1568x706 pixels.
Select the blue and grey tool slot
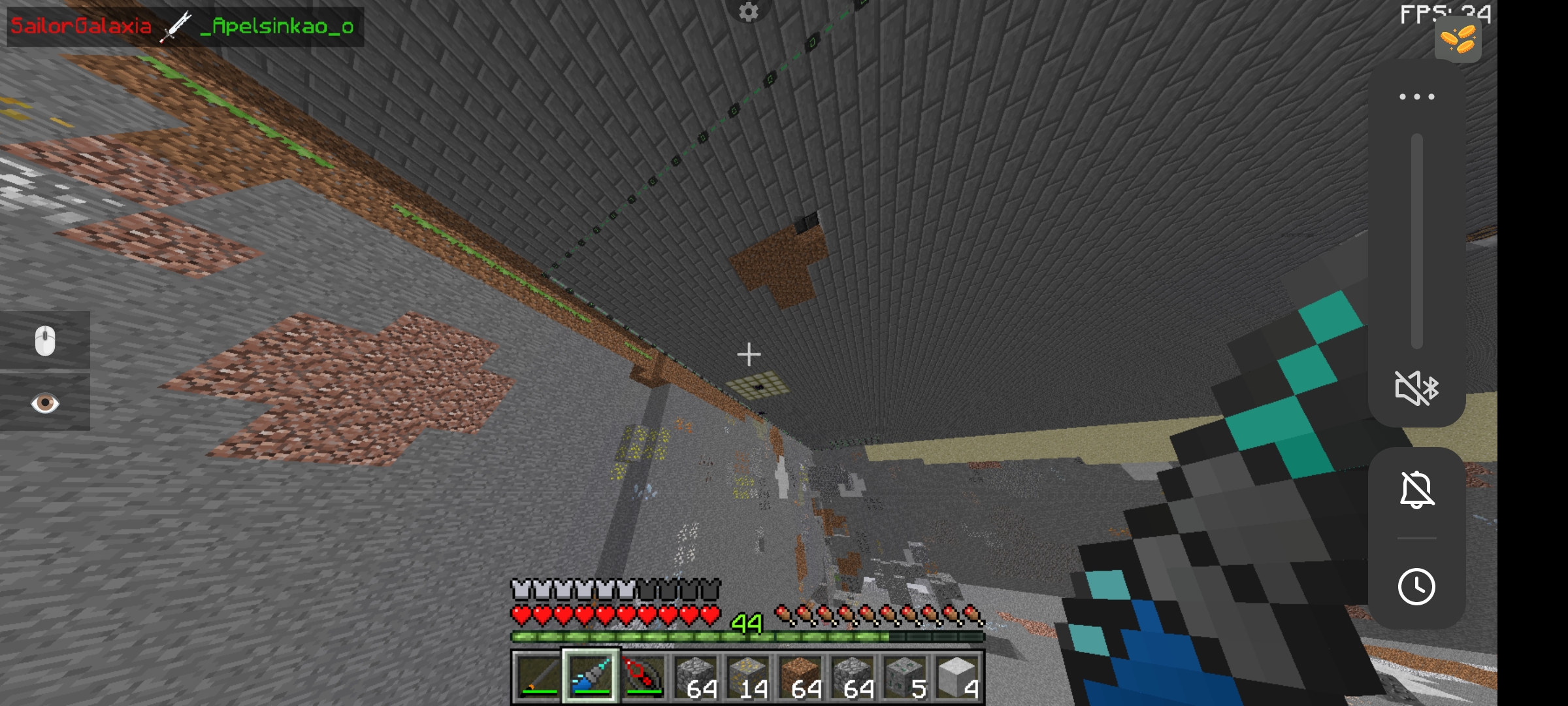coord(590,676)
